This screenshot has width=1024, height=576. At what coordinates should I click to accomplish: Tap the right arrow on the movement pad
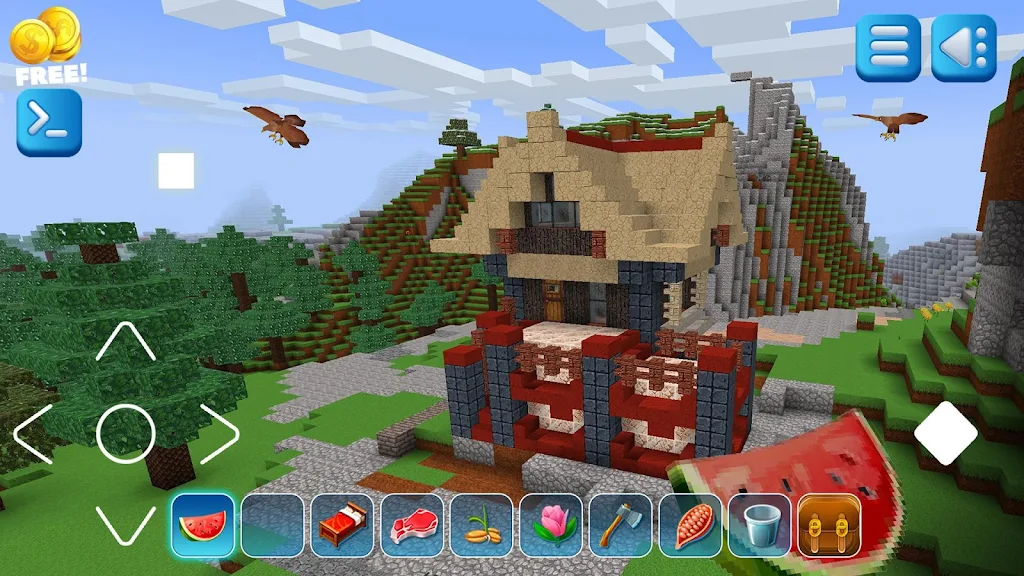(x=219, y=433)
